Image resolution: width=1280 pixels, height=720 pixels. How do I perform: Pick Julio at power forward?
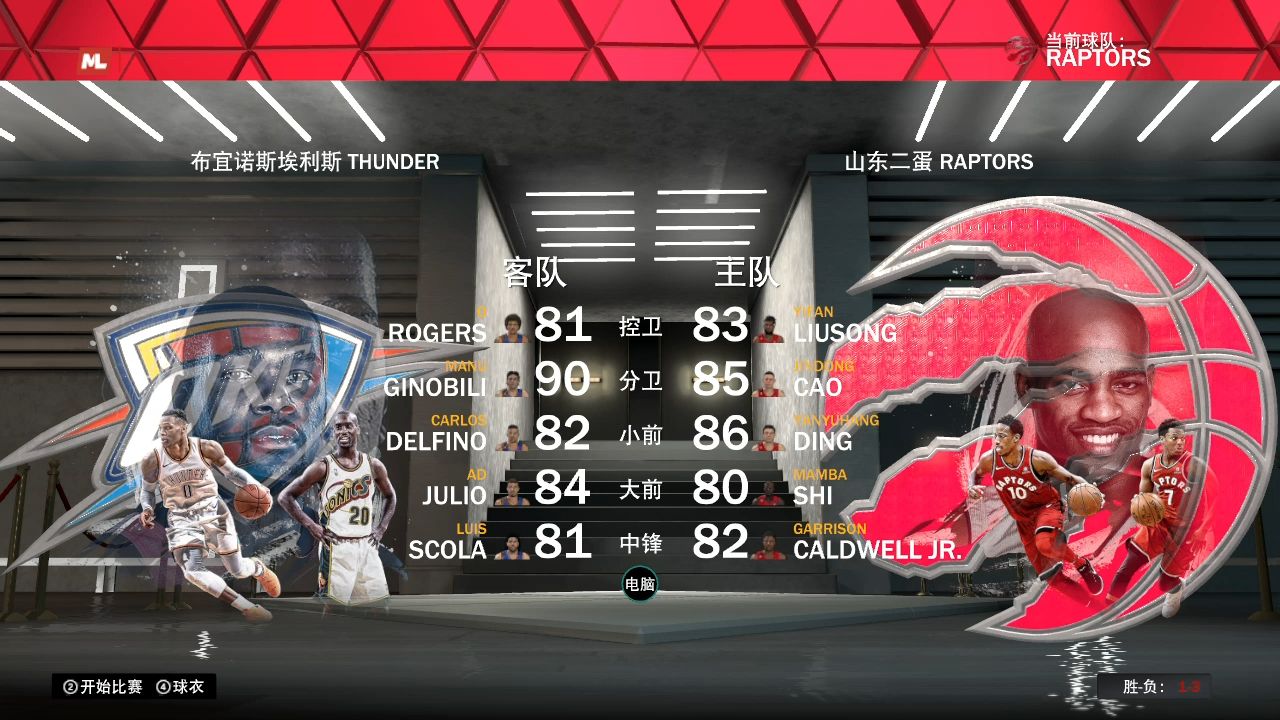coord(454,494)
